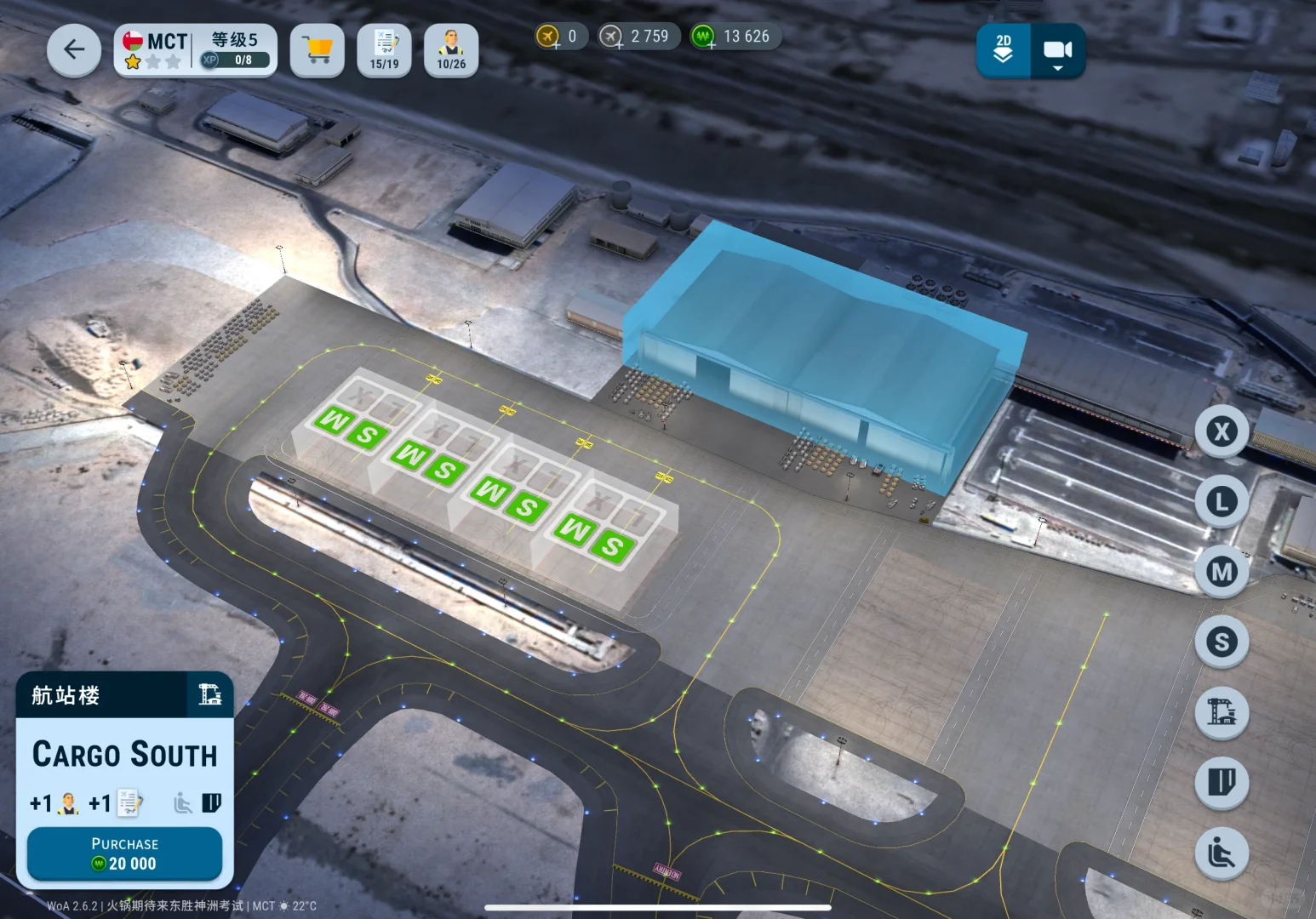Select the M size stand filter
Screen dimensions: 1316x919
coord(1222,571)
